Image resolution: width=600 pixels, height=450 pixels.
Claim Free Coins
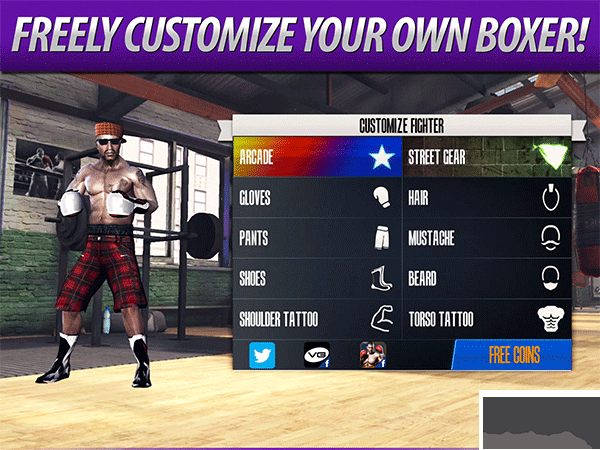point(513,356)
